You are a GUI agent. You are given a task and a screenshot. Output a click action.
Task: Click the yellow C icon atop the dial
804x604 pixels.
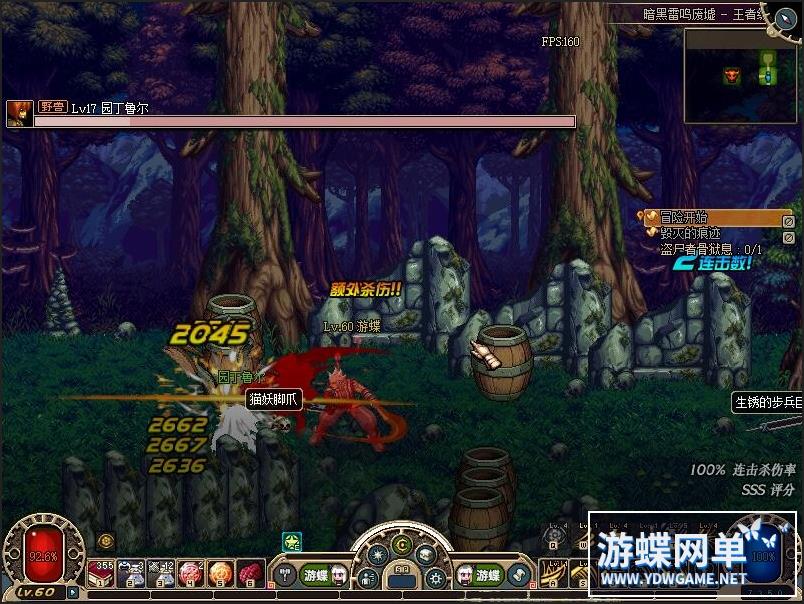402,546
